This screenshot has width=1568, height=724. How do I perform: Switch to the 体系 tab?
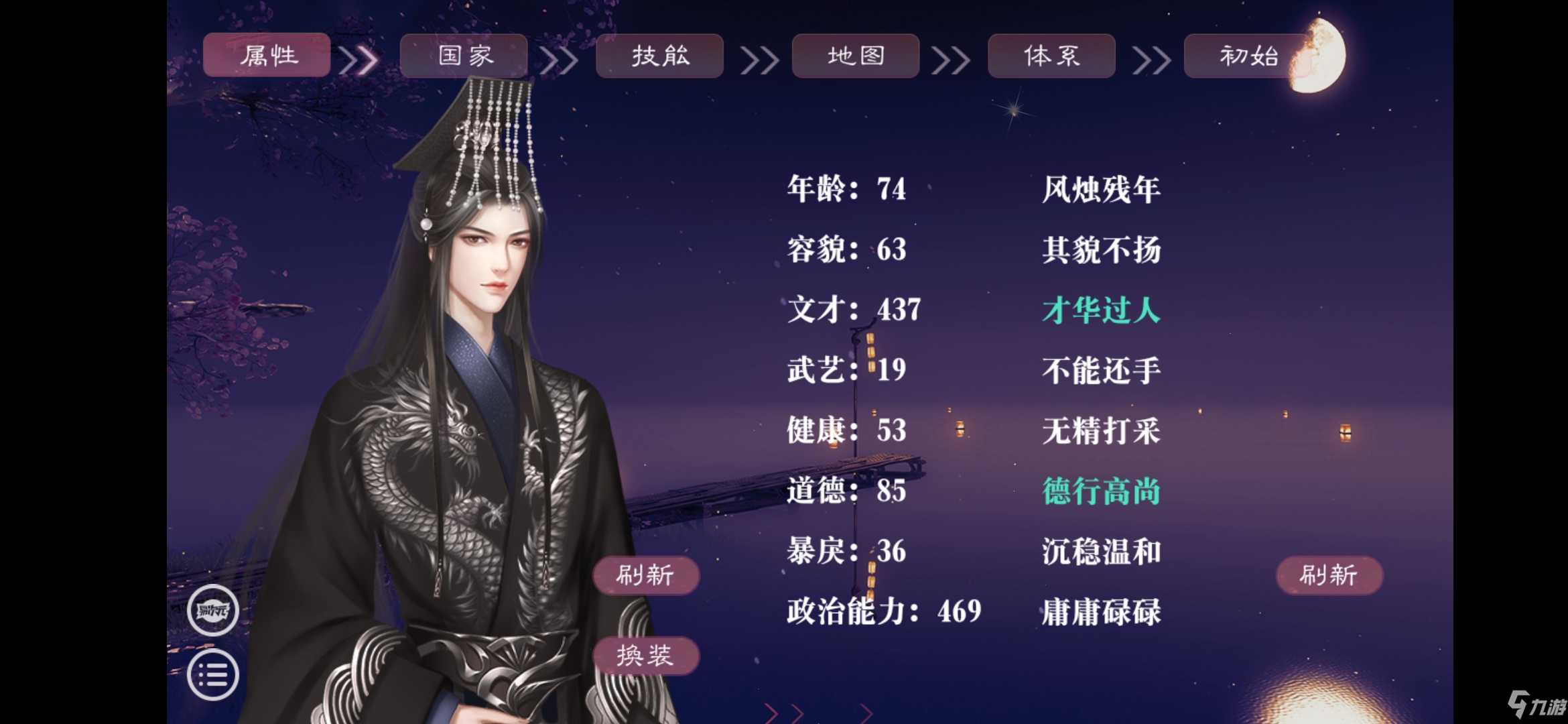click(1051, 56)
